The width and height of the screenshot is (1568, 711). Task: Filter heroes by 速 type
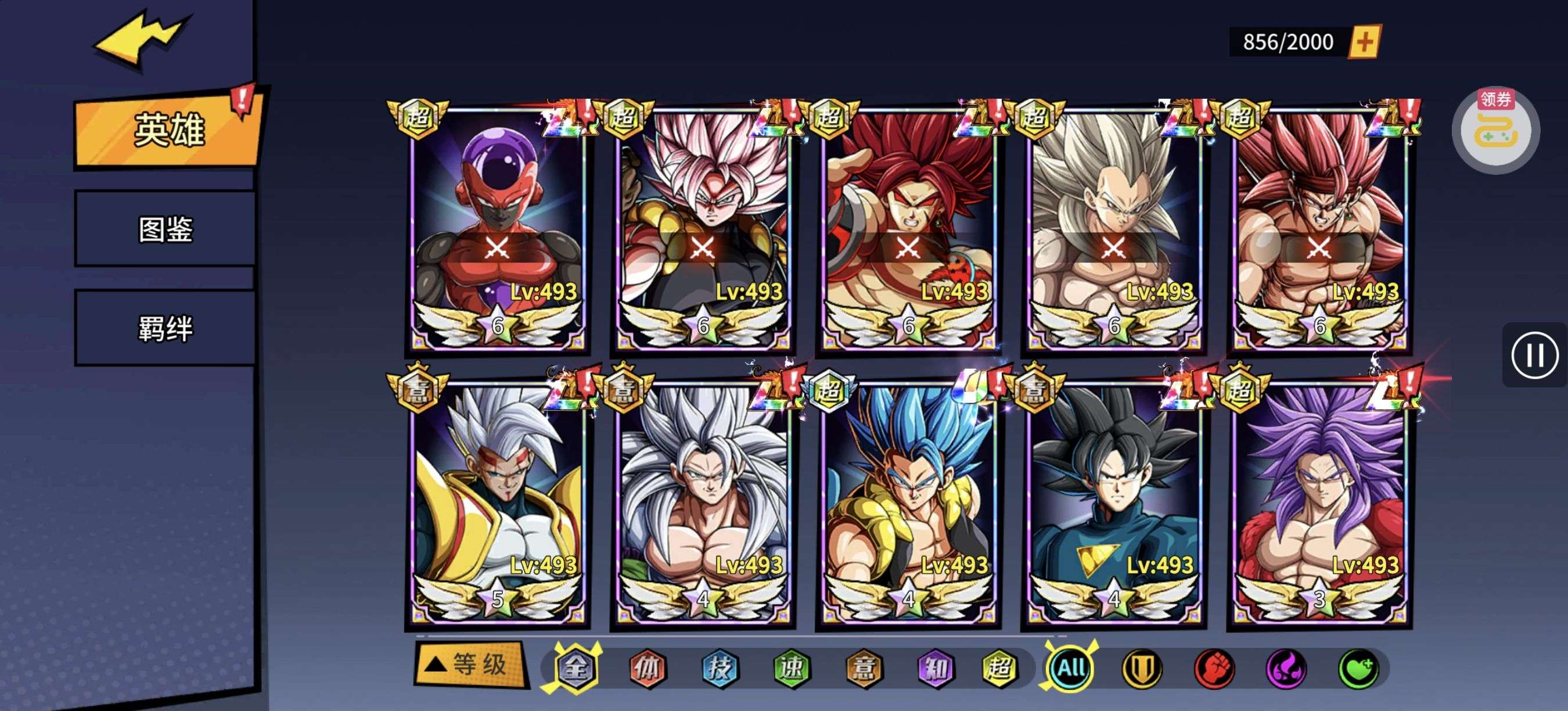792,669
